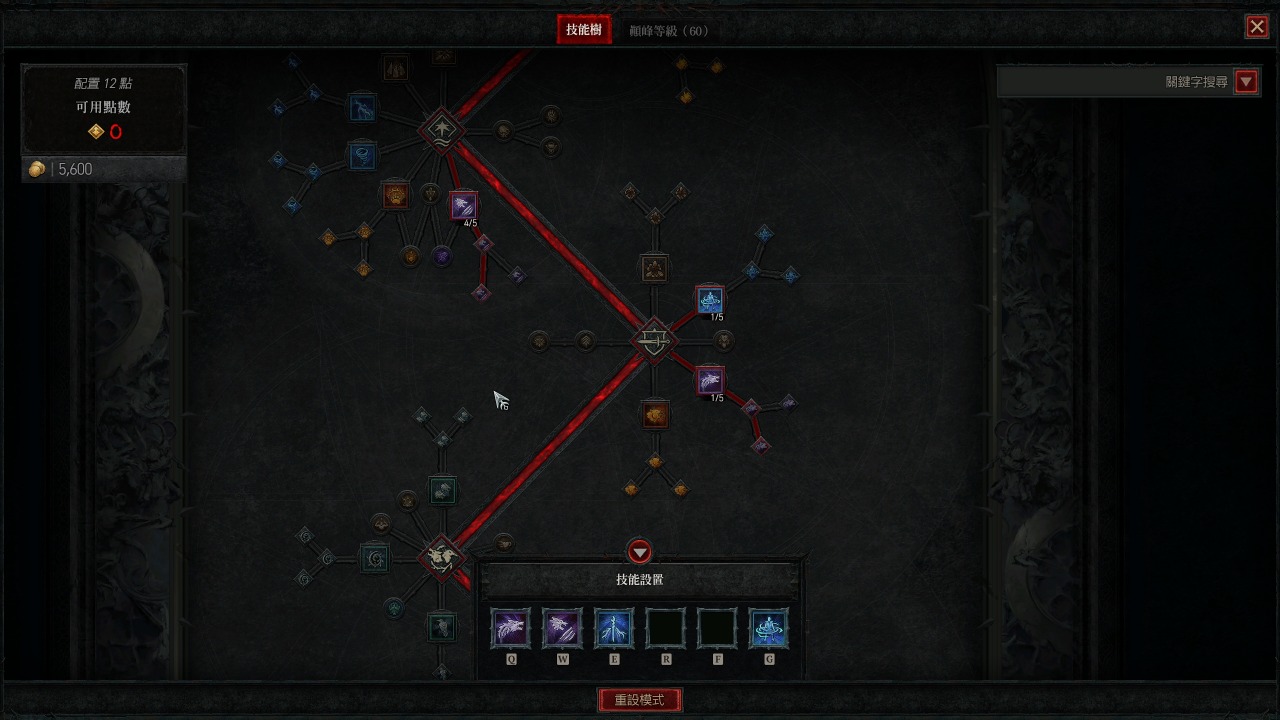The image size is (1280, 720).
Task: Pick the blue cyclone skill in slot G
Action: click(768, 628)
